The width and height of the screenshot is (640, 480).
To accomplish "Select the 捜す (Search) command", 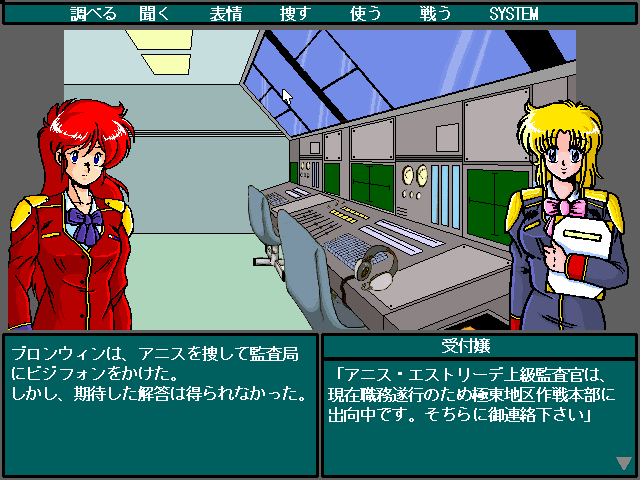I will 293,14.
